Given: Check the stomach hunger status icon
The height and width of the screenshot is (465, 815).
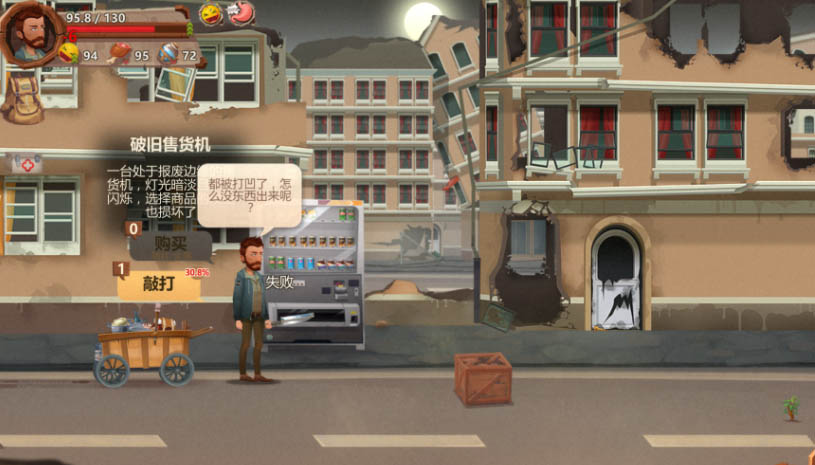Looking at the screenshot, I should point(241,14).
